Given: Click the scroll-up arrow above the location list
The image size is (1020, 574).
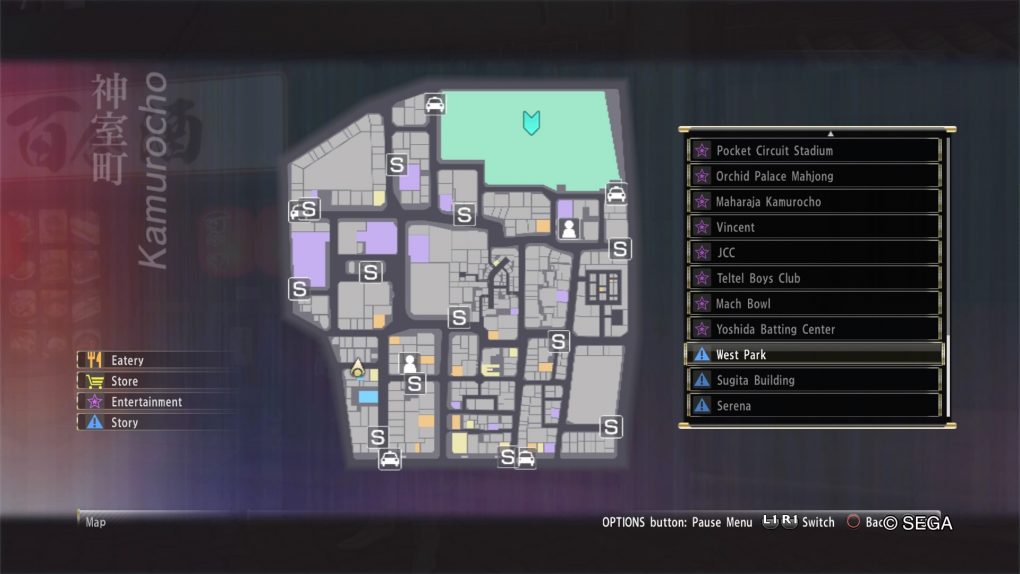Looking at the screenshot, I should (x=830, y=133).
